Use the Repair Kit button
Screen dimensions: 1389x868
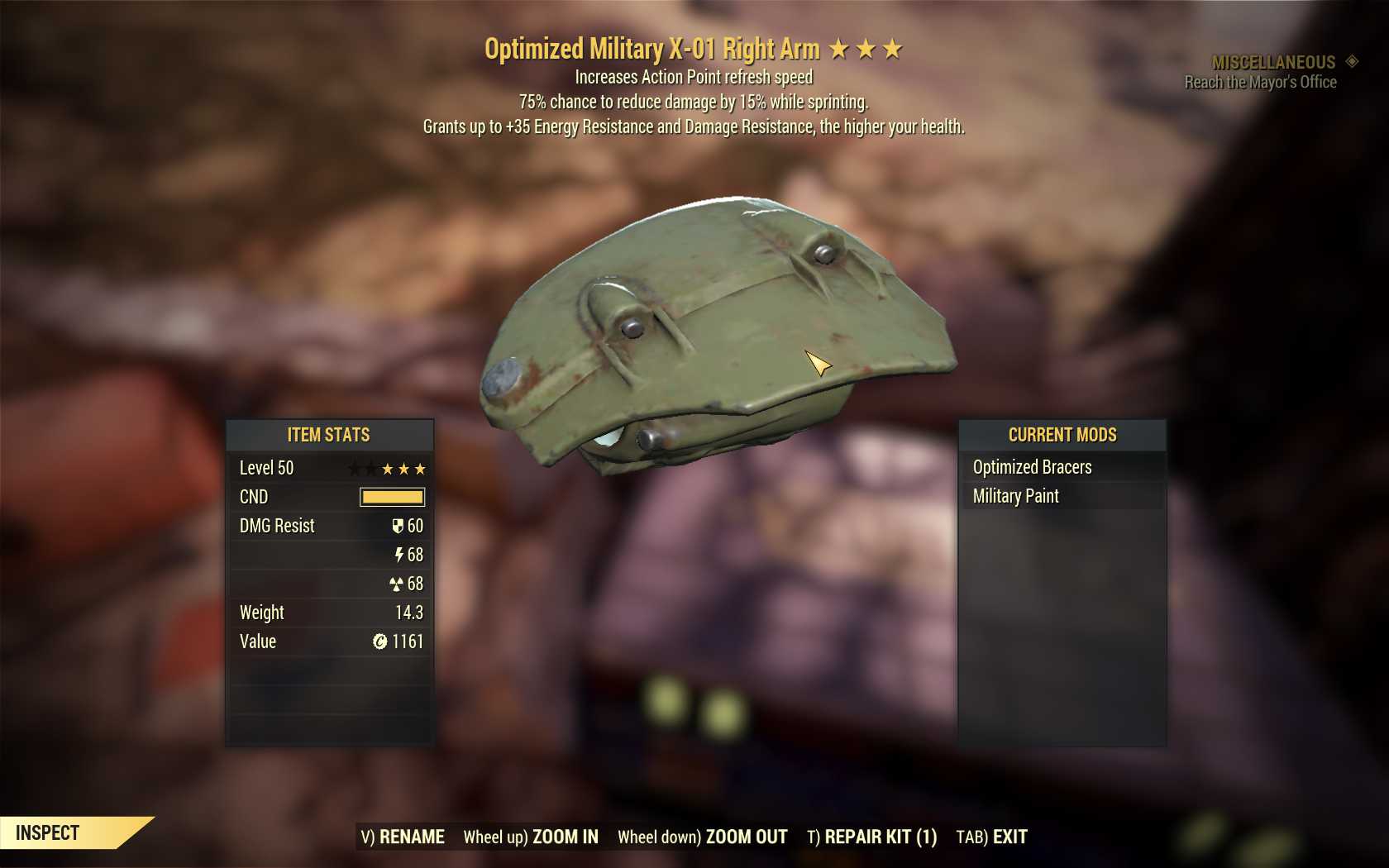[x=872, y=837]
